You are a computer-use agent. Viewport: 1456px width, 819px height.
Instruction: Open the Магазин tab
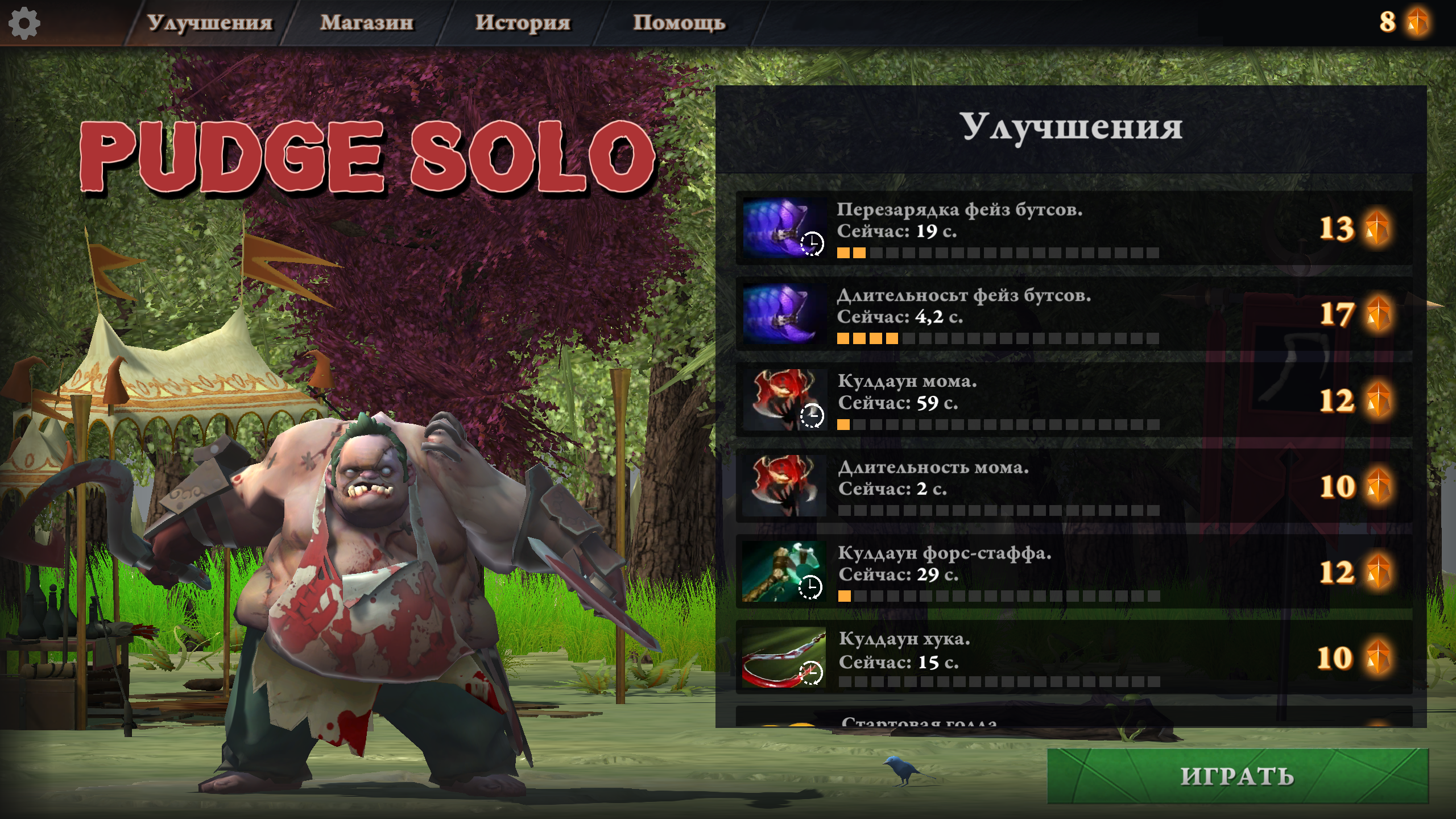click(368, 24)
